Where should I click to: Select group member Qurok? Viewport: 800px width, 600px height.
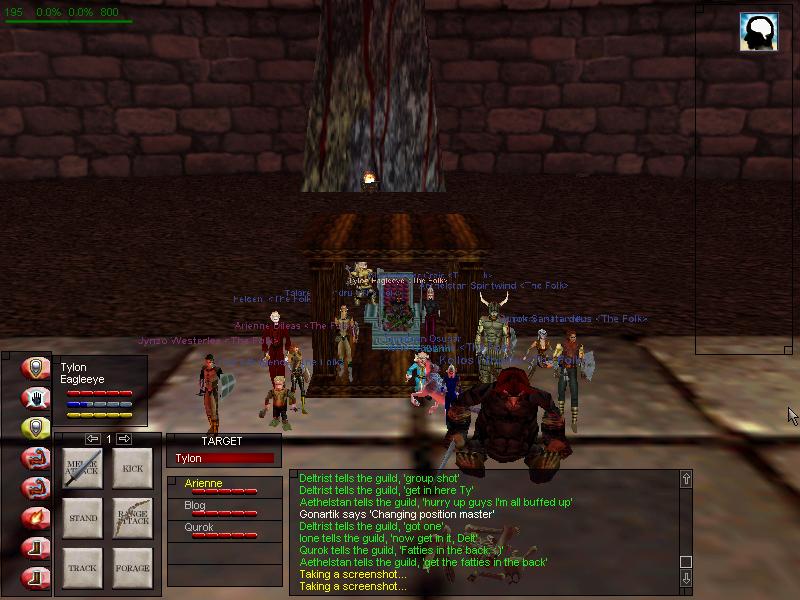[x=224, y=531]
